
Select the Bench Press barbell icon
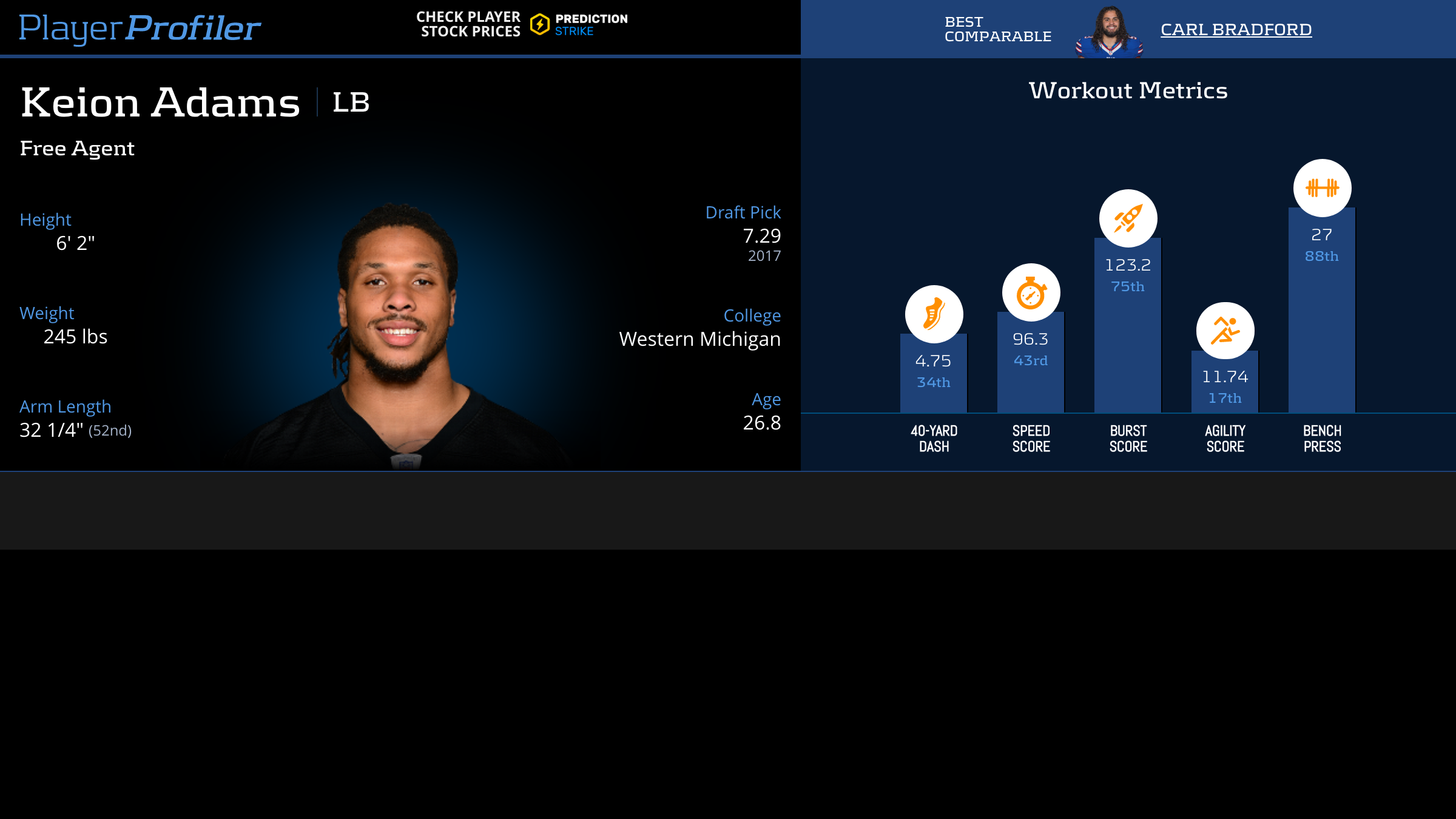pyautogui.click(x=1322, y=188)
